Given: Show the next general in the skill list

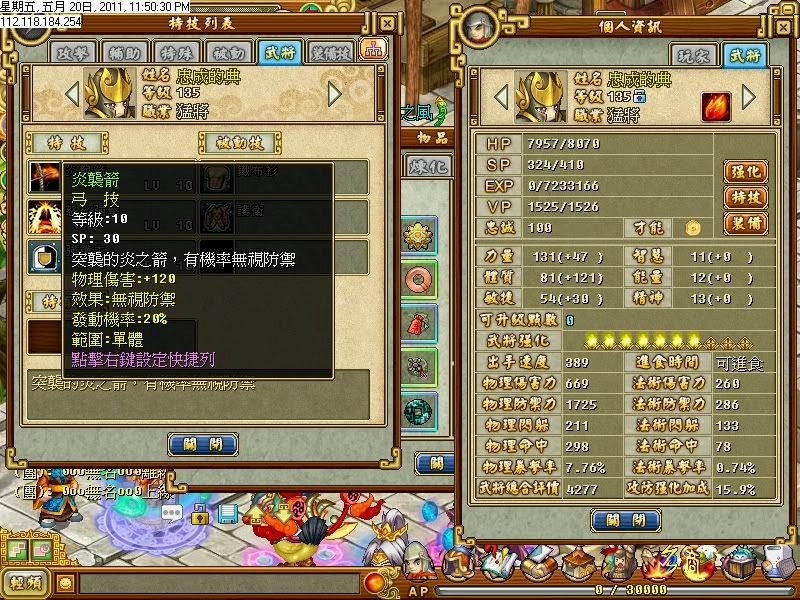Looking at the screenshot, I should tap(335, 94).
